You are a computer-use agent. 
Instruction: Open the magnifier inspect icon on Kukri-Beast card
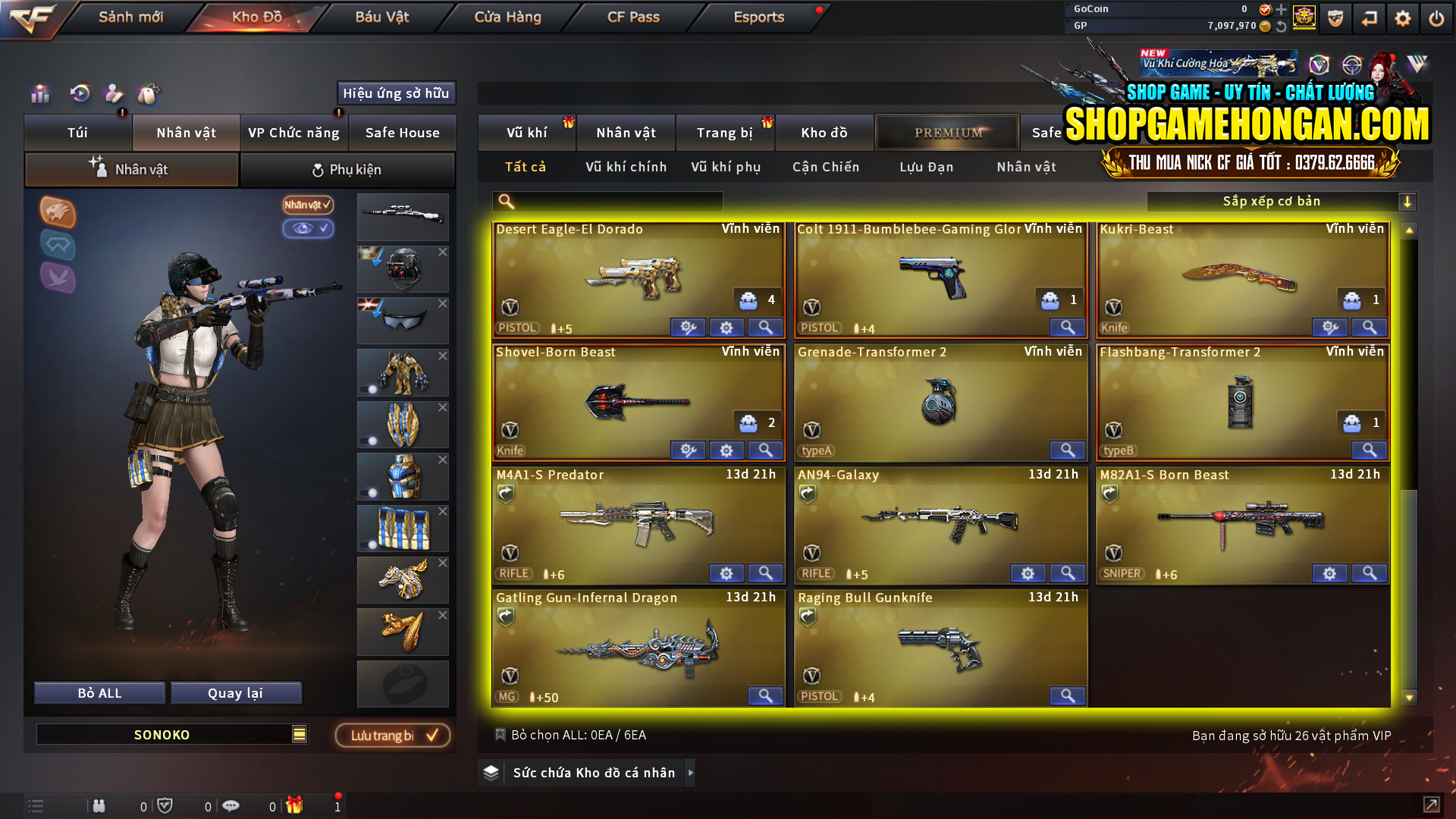(x=1369, y=327)
